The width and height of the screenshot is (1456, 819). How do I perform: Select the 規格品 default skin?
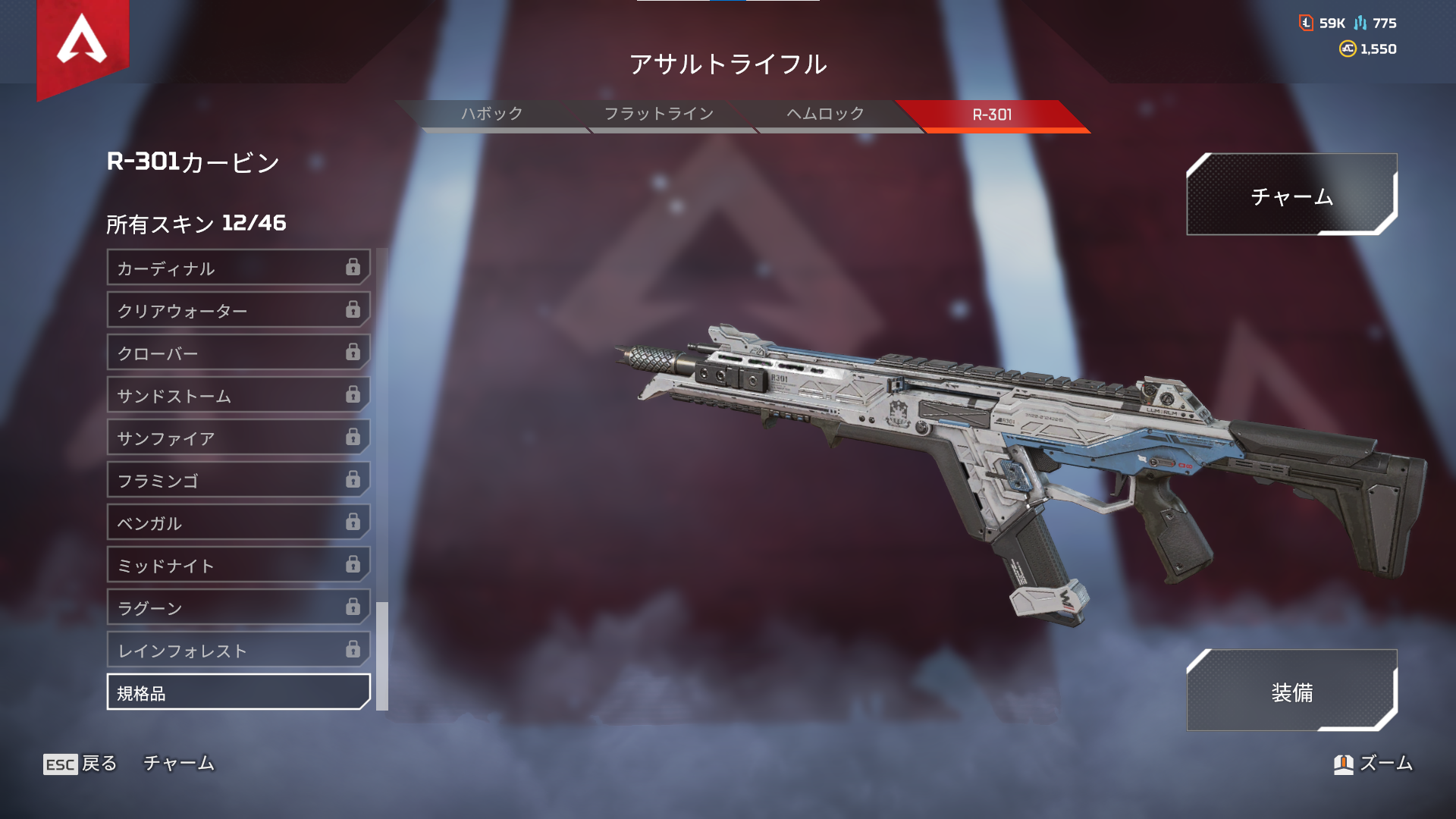(235, 692)
